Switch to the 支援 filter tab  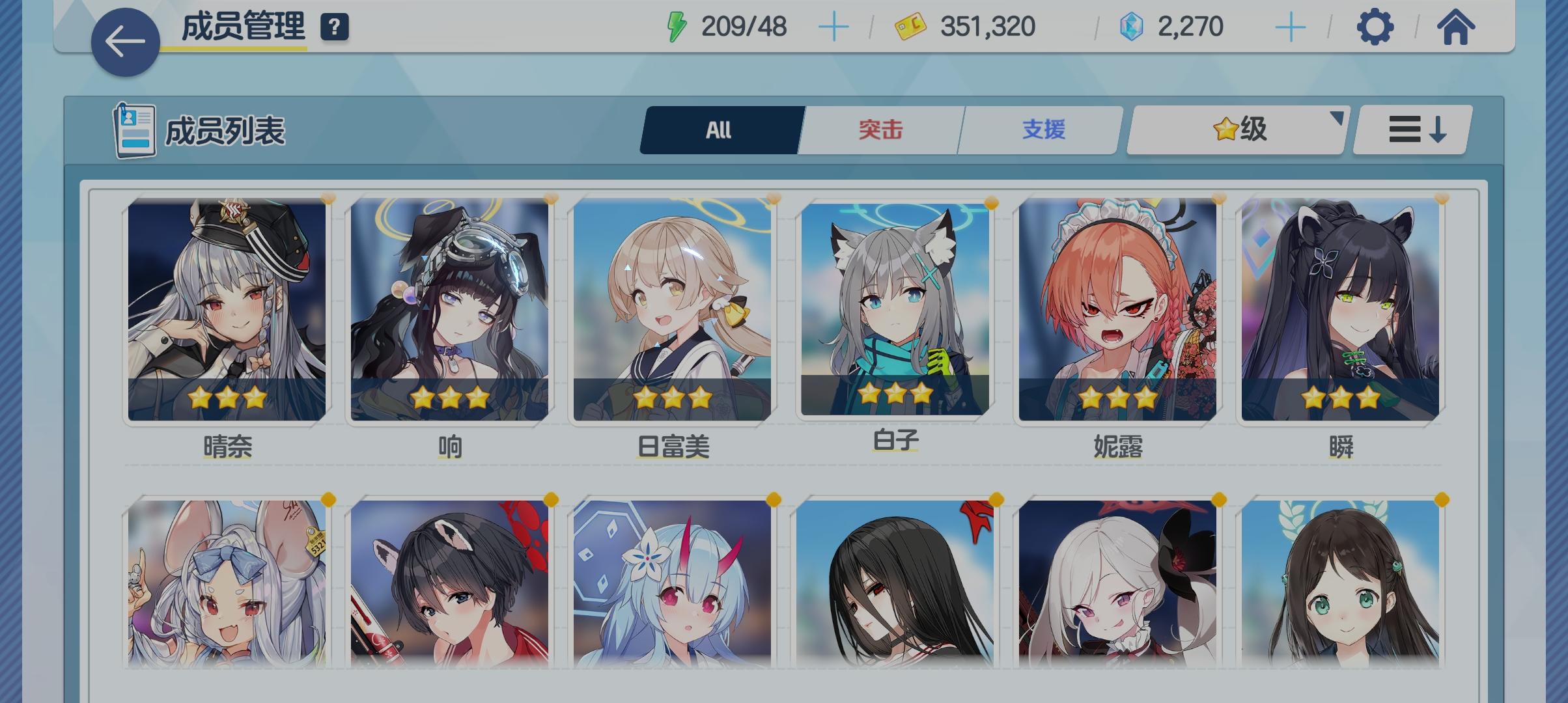1037,129
